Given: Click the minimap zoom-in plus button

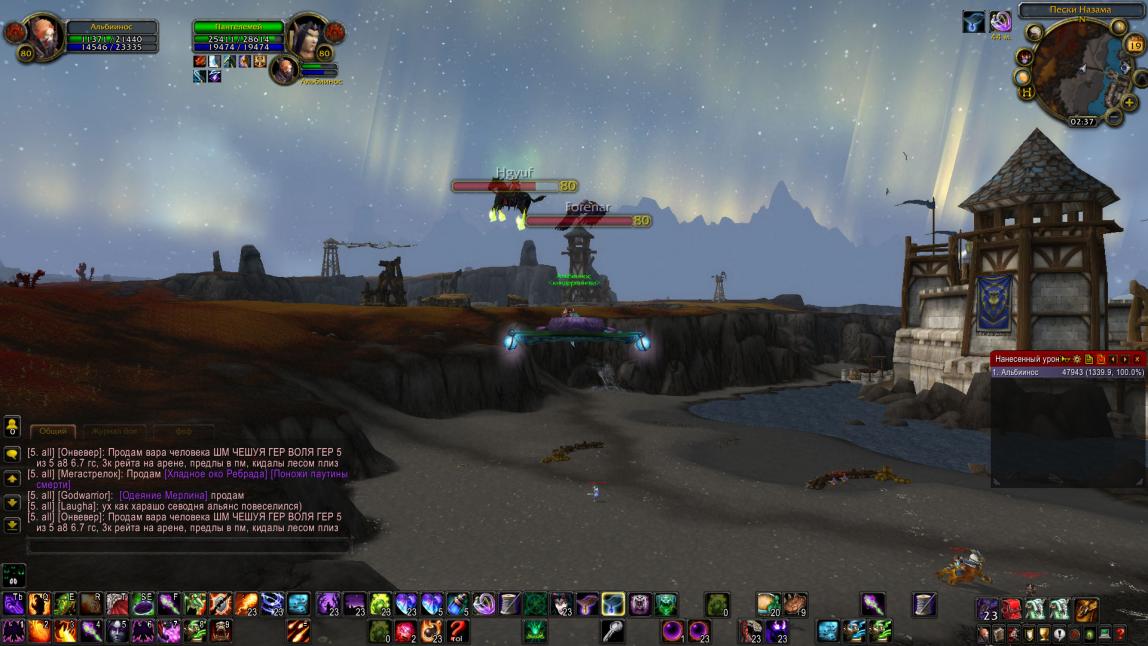Looking at the screenshot, I should (1129, 102).
